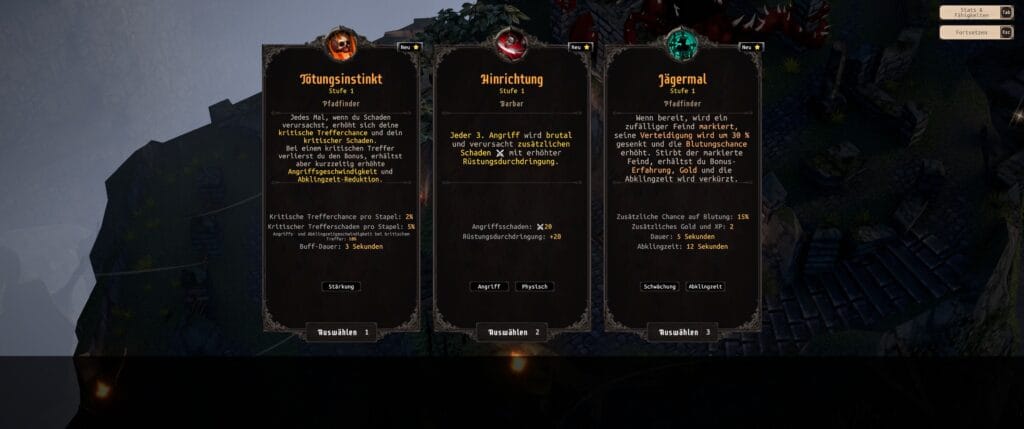Click the Stärkung tag on Tötungsinstinkt
The image size is (1024, 429).
tap(341, 286)
